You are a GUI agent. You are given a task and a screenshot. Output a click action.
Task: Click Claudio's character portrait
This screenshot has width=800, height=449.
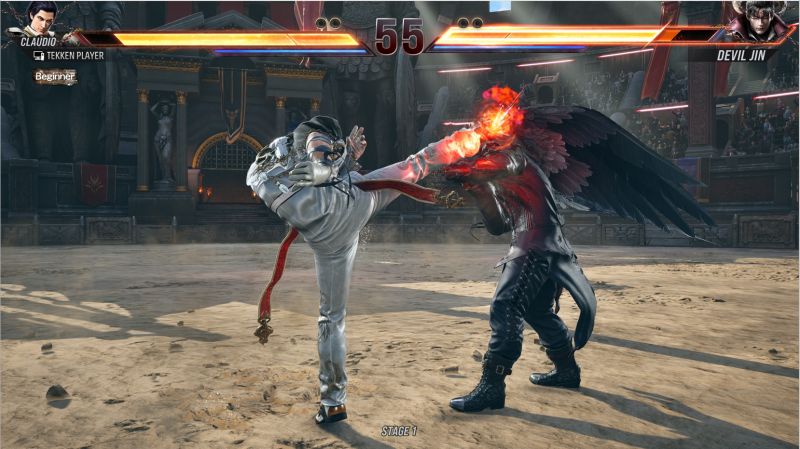41,19
